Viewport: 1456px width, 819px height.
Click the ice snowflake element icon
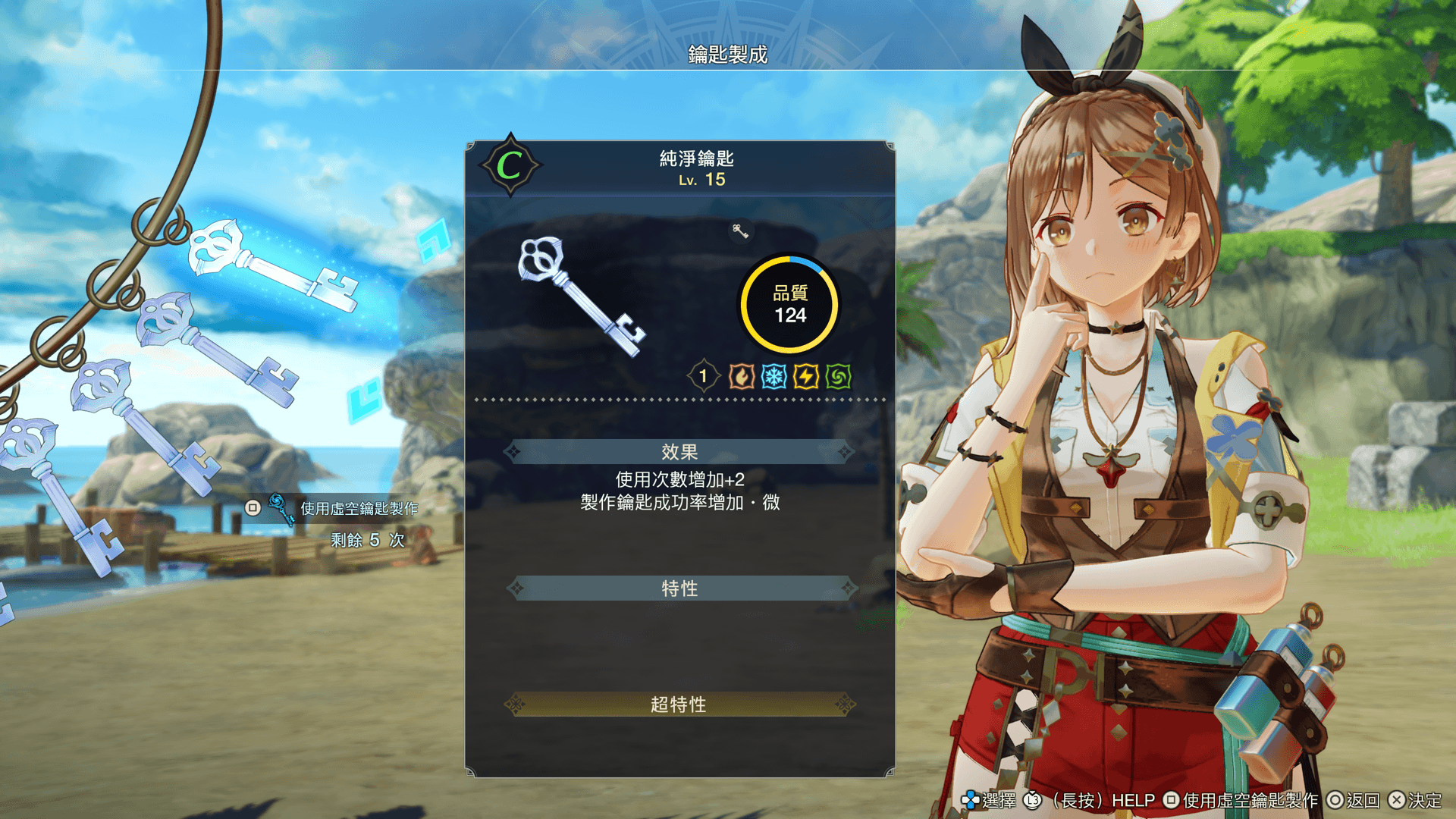tap(773, 376)
